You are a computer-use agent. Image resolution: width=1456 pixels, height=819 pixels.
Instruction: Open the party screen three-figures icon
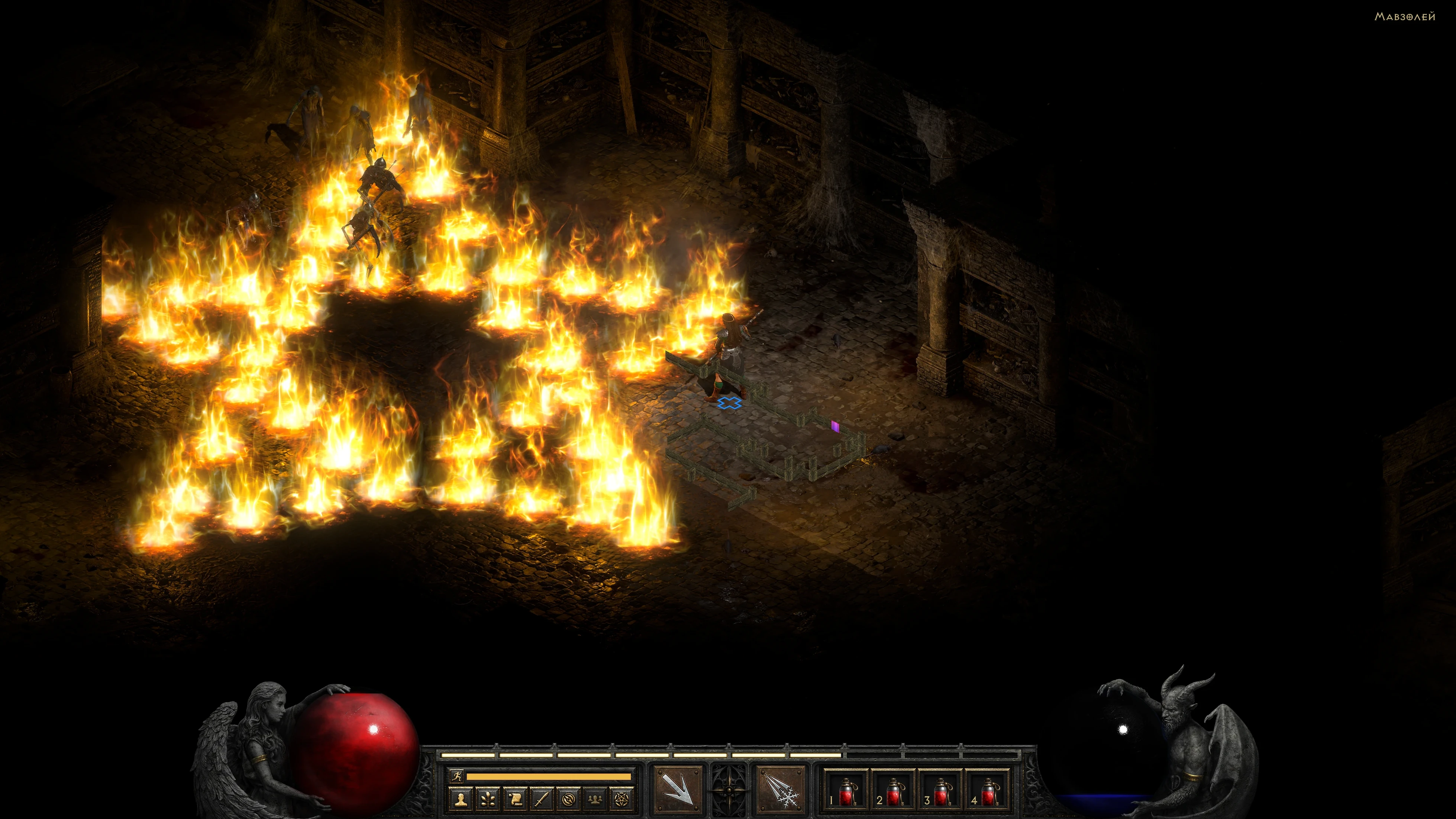pos(596,799)
